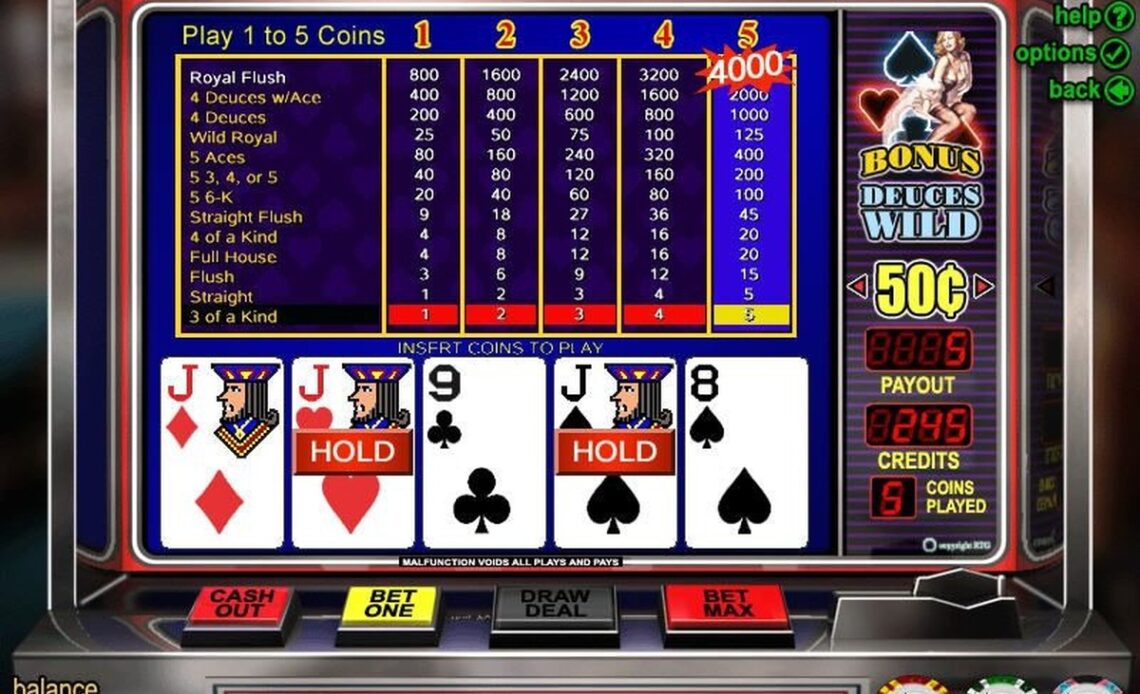The height and width of the screenshot is (694, 1140).
Task: Unhold the Jack of Hearts card
Action: point(352,453)
